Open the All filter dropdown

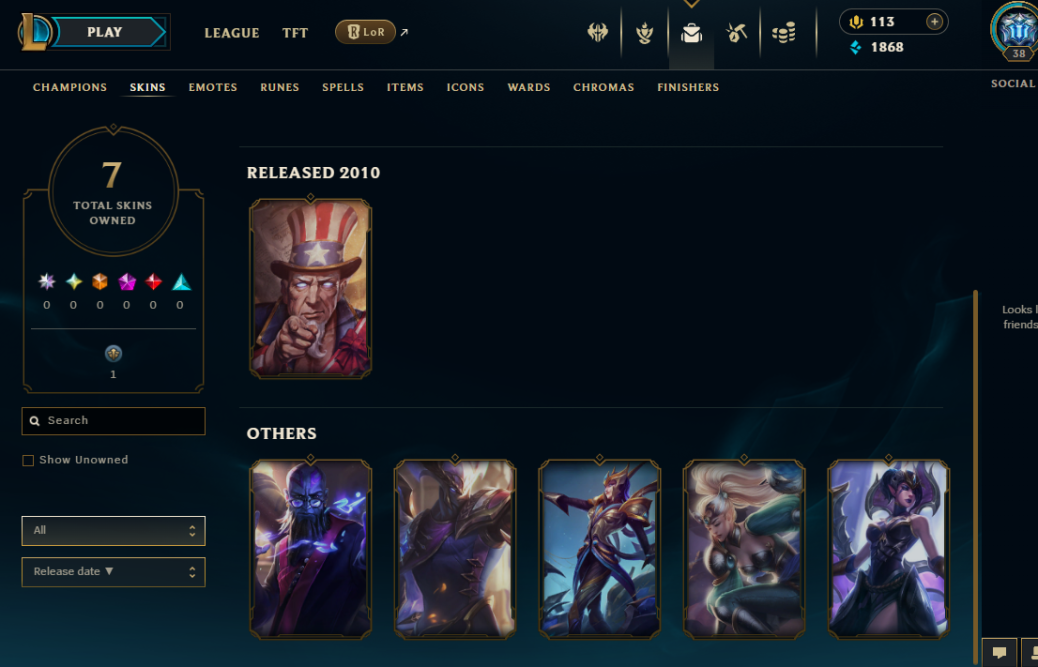pos(113,531)
